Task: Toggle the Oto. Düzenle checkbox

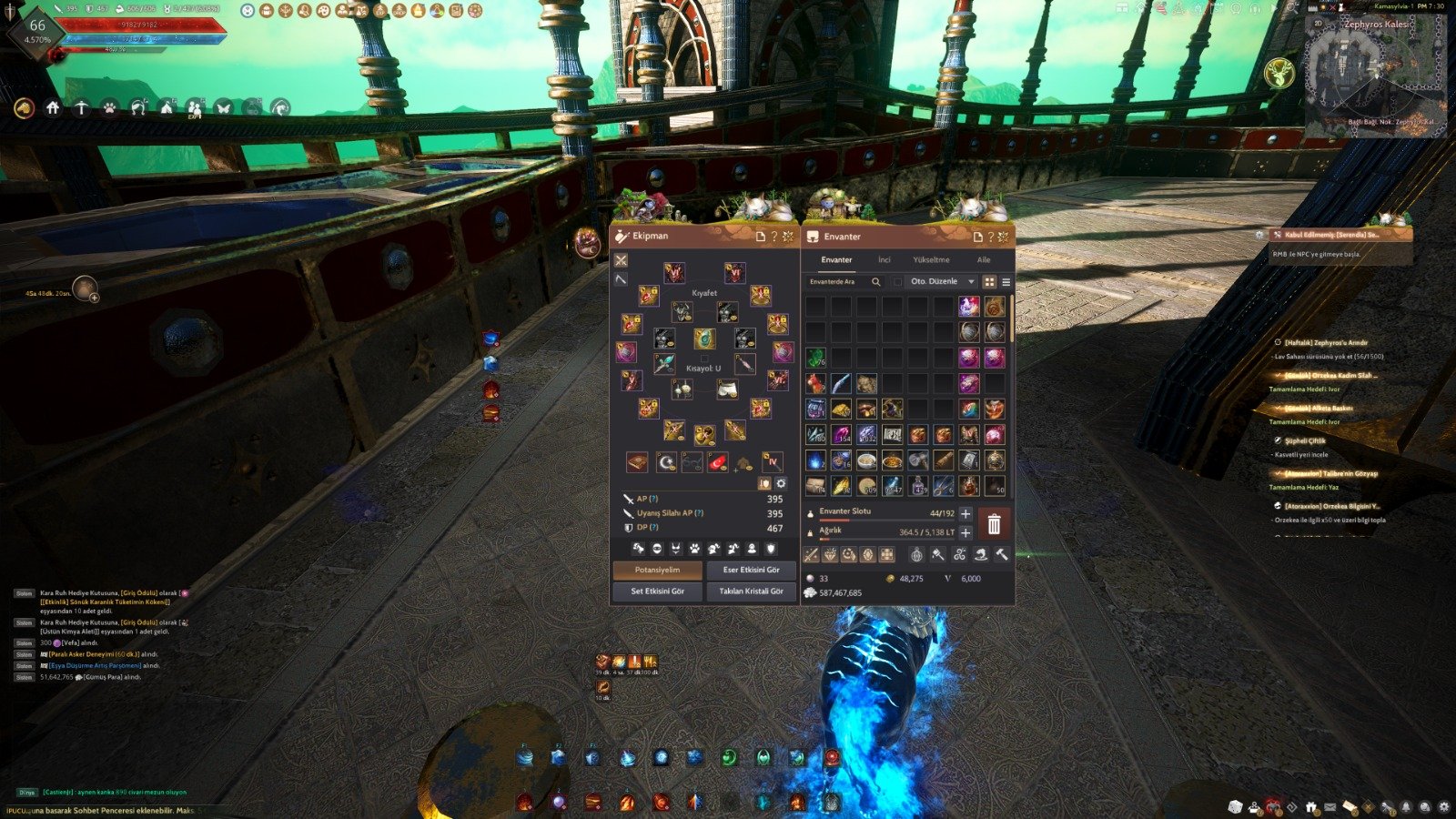Action: [898, 282]
